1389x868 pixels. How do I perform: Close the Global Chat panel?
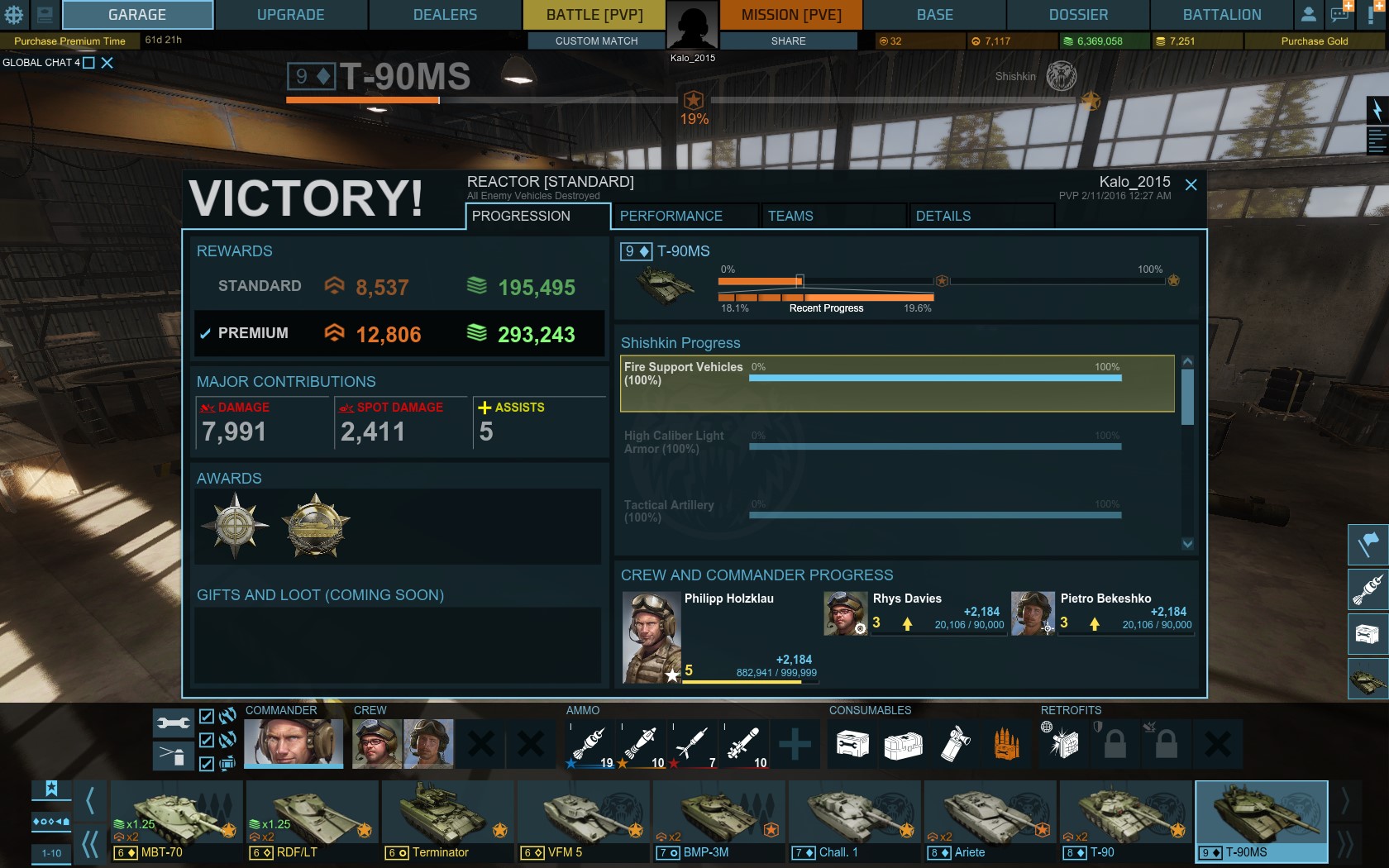(107, 63)
